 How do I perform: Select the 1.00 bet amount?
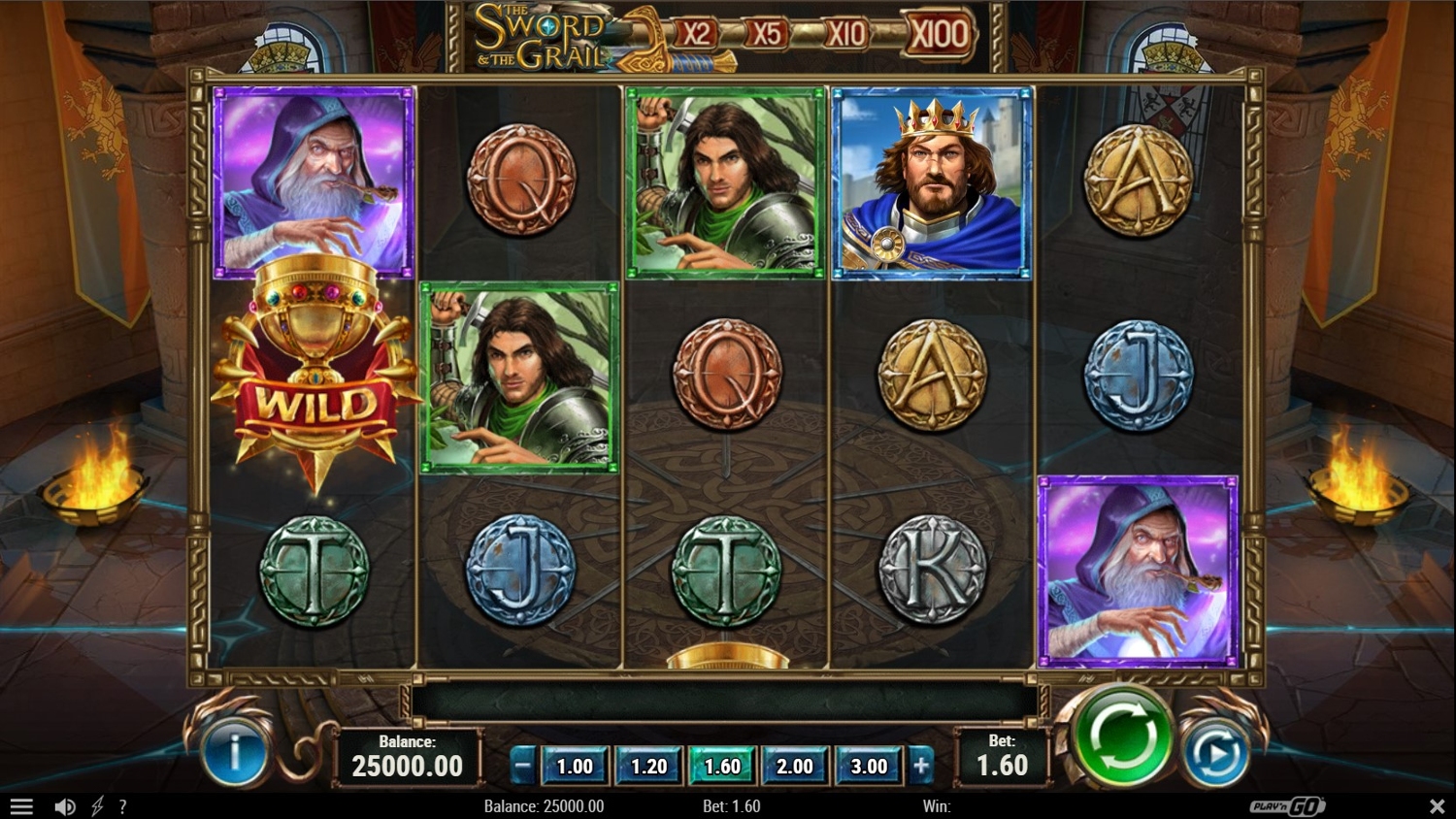[574, 767]
